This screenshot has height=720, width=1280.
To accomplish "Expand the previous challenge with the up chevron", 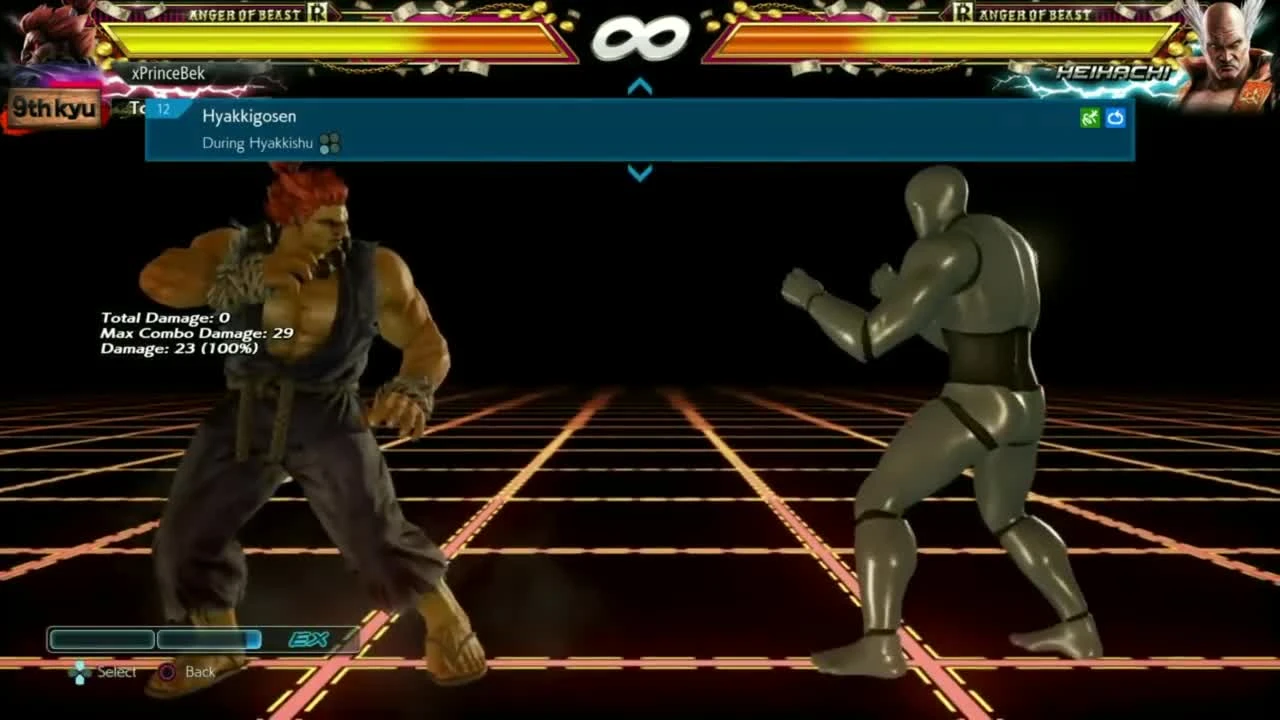I will pos(640,86).
